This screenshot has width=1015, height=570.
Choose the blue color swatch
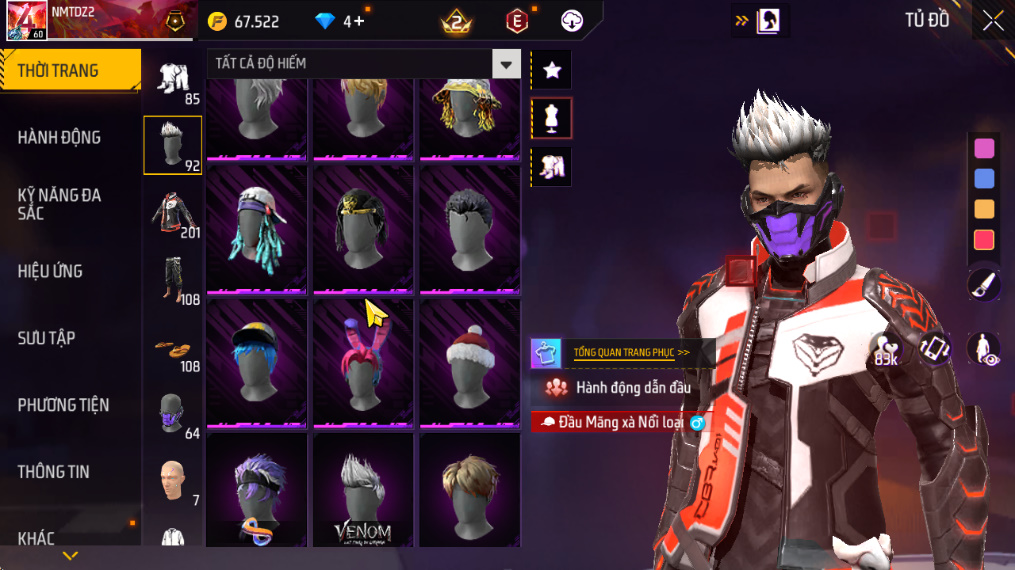click(x=984, y=179)
